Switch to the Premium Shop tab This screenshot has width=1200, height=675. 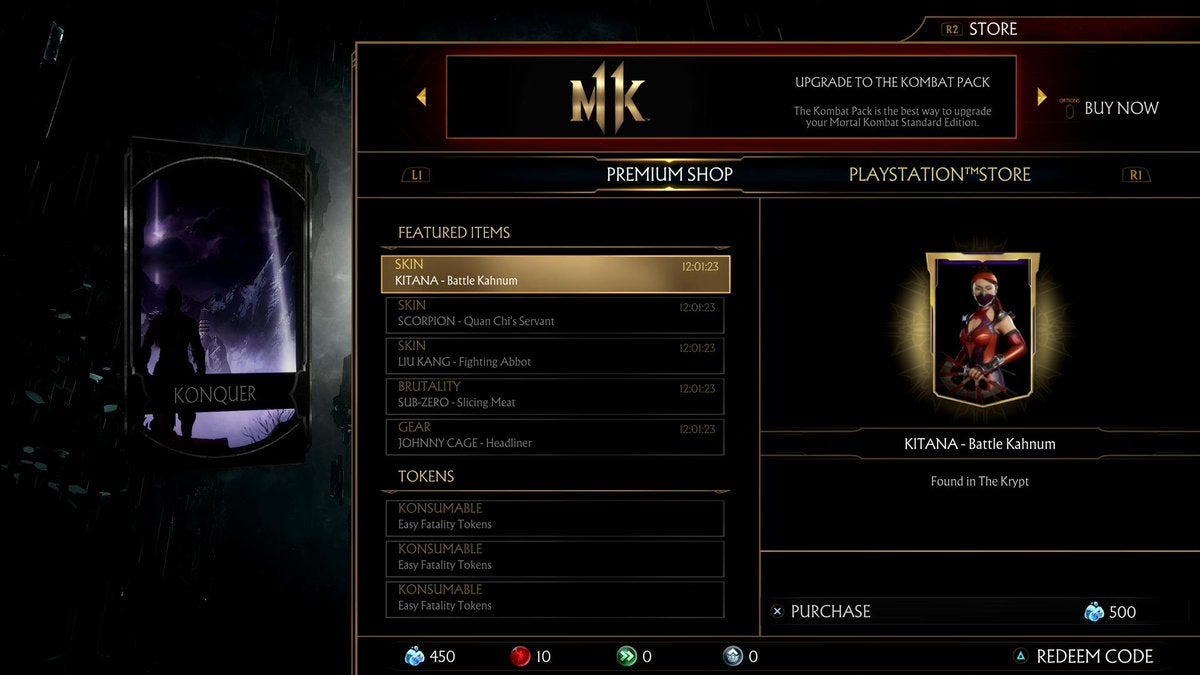(669, 174)
